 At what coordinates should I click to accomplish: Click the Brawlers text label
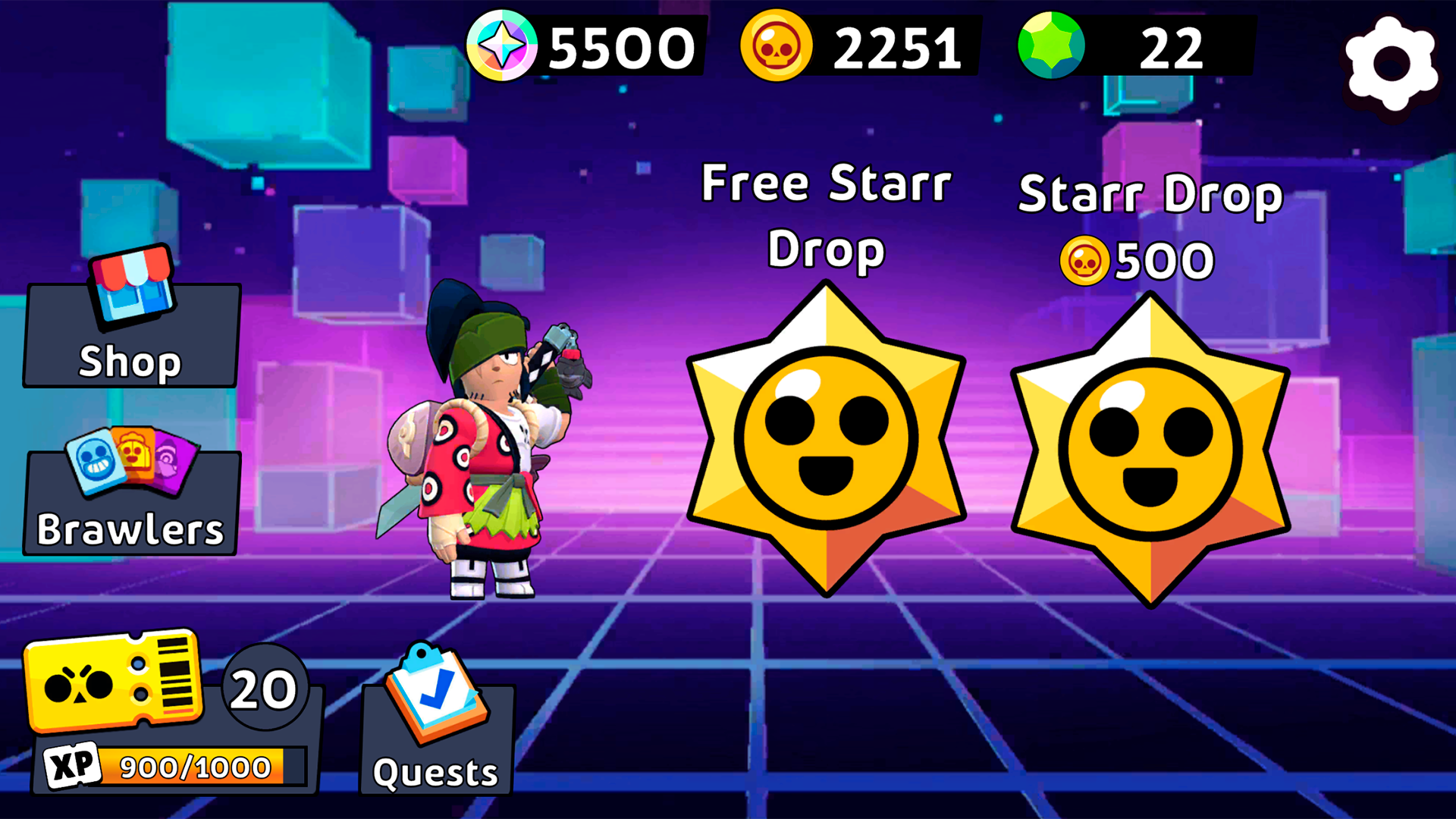pyautogui.click(x=130, y=531)
